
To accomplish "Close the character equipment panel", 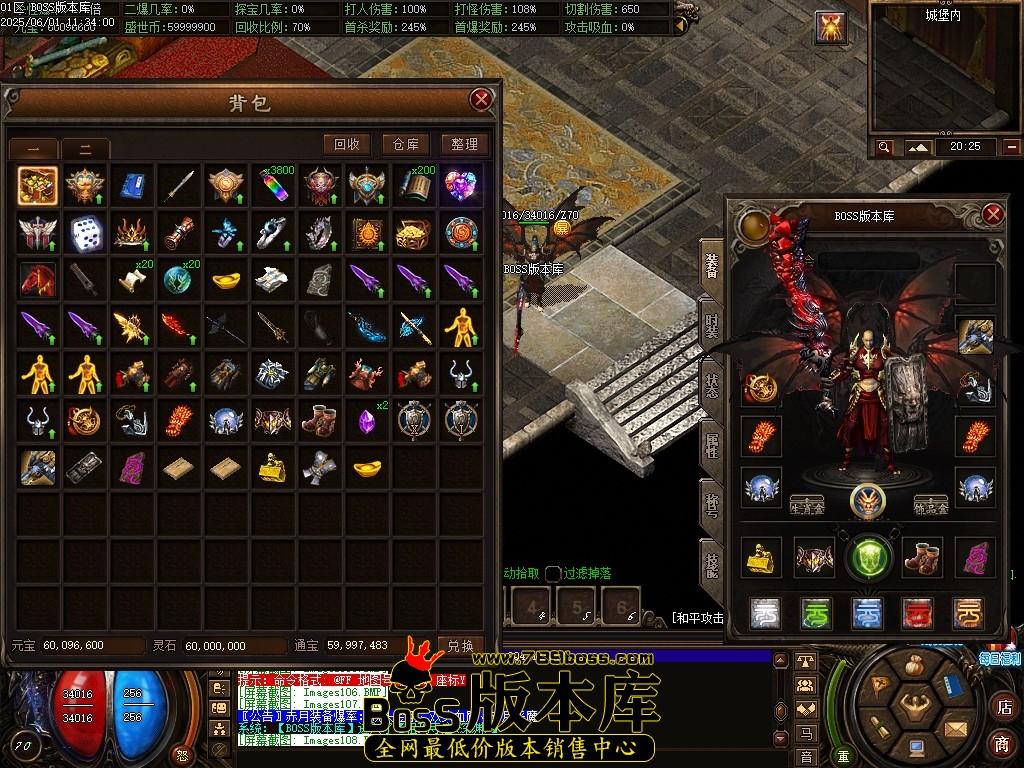I will pyautogui.click(x=992, y=215).
